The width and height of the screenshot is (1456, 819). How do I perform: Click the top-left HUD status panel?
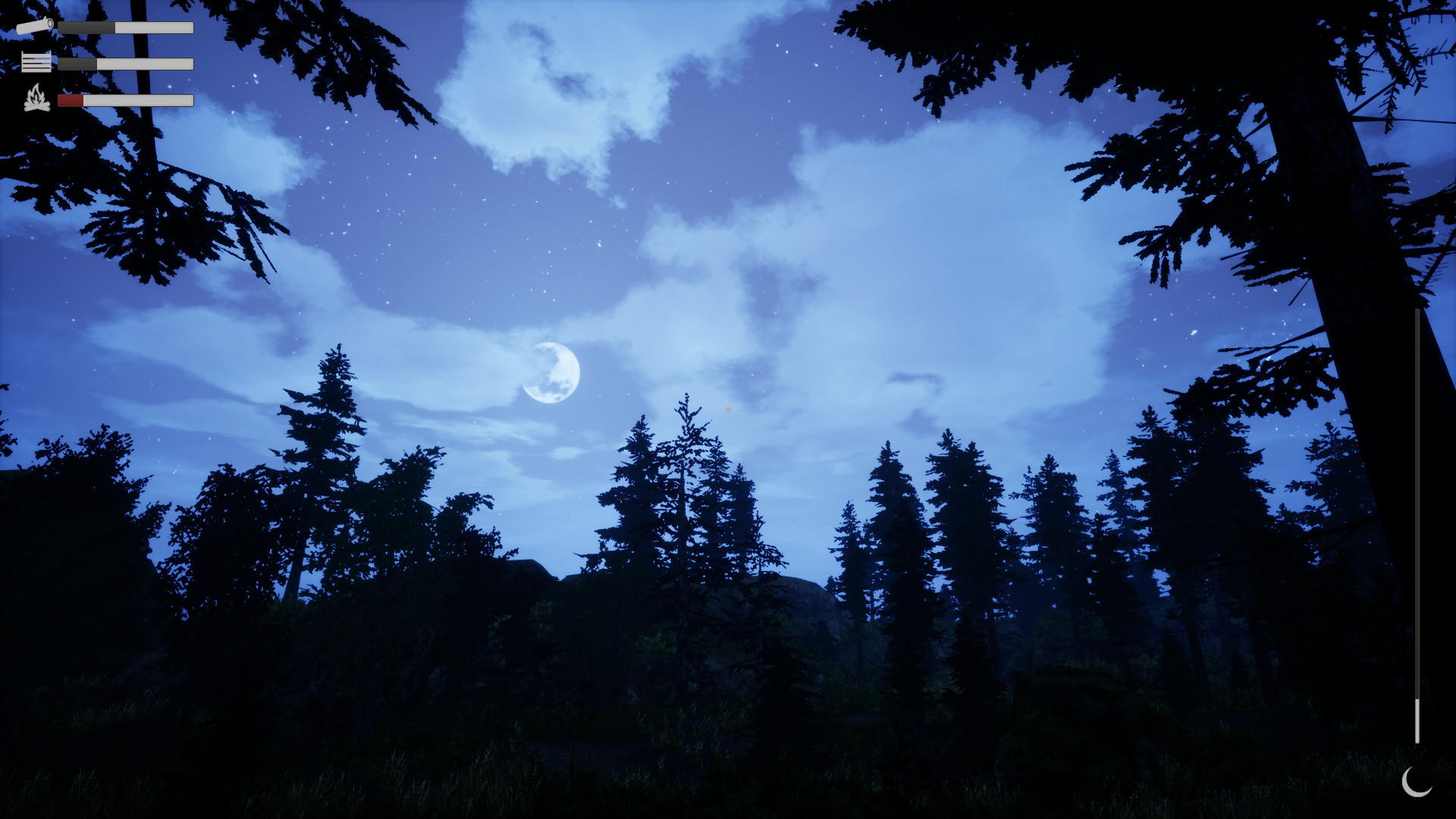tap(106, 61)
